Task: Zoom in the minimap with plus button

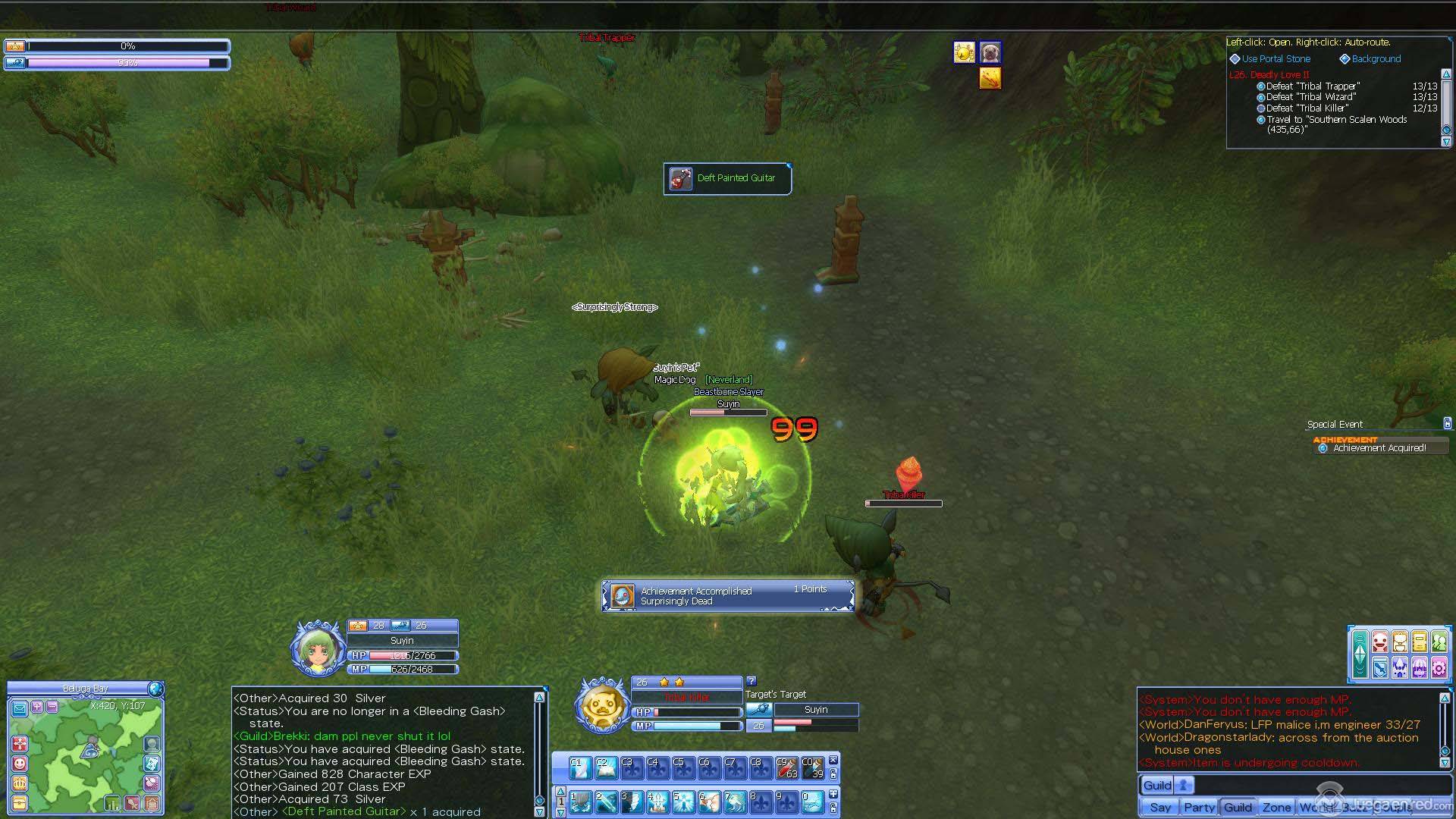Action: click(x=36, y=707)
